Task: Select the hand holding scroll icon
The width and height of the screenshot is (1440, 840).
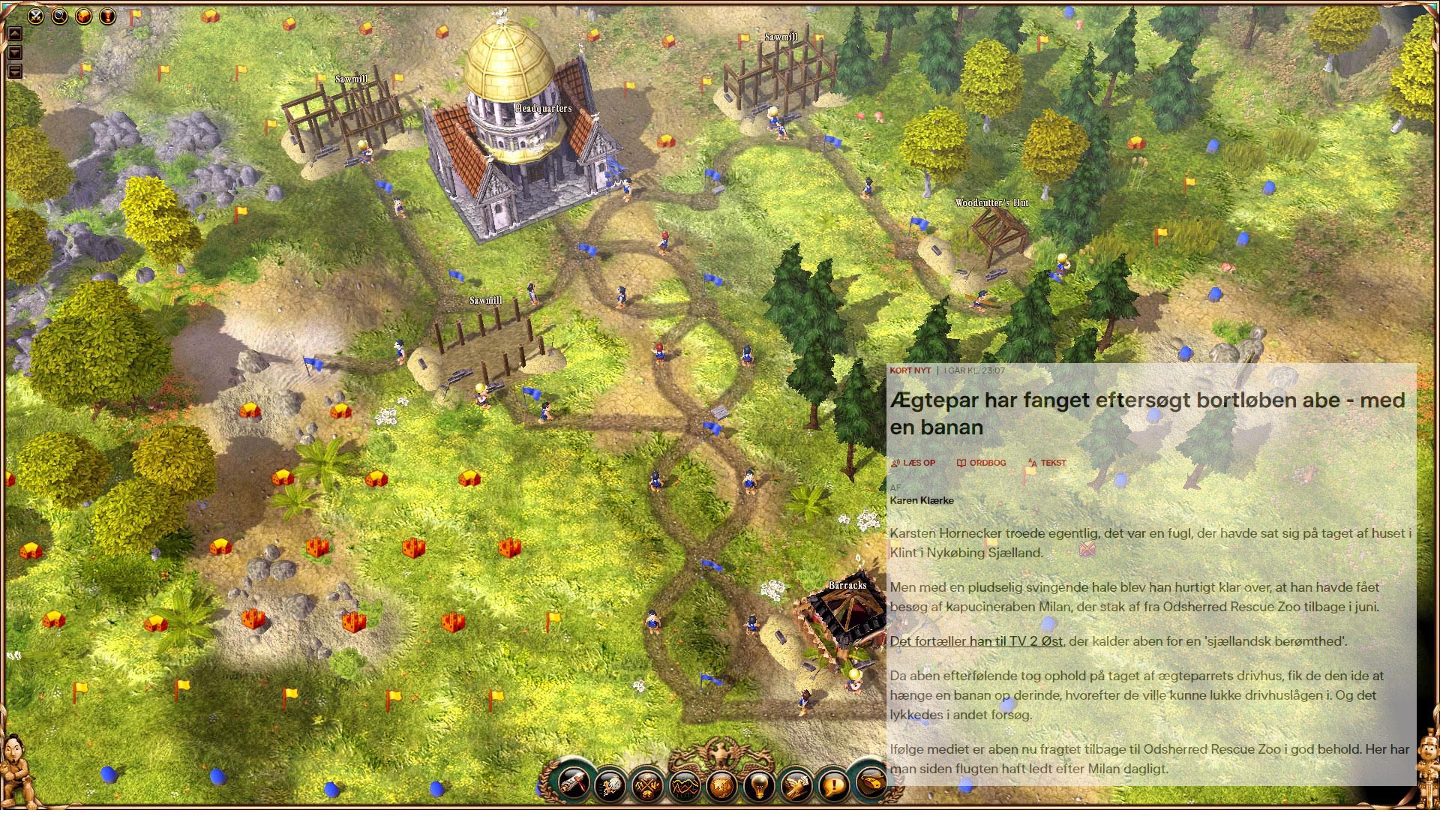Action: pos(796,786)
